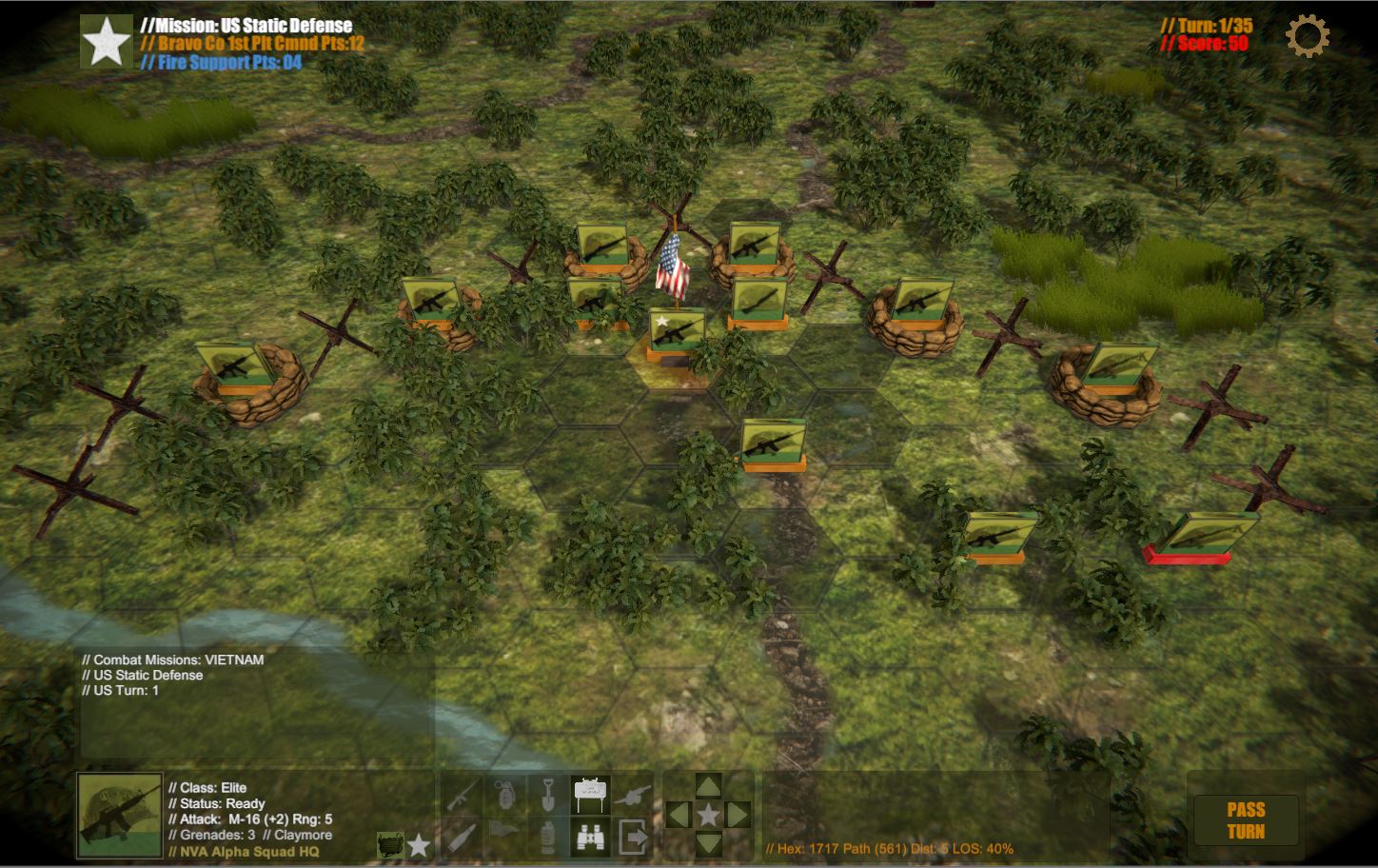Select the shovel dig-in action

coord(547,794)
